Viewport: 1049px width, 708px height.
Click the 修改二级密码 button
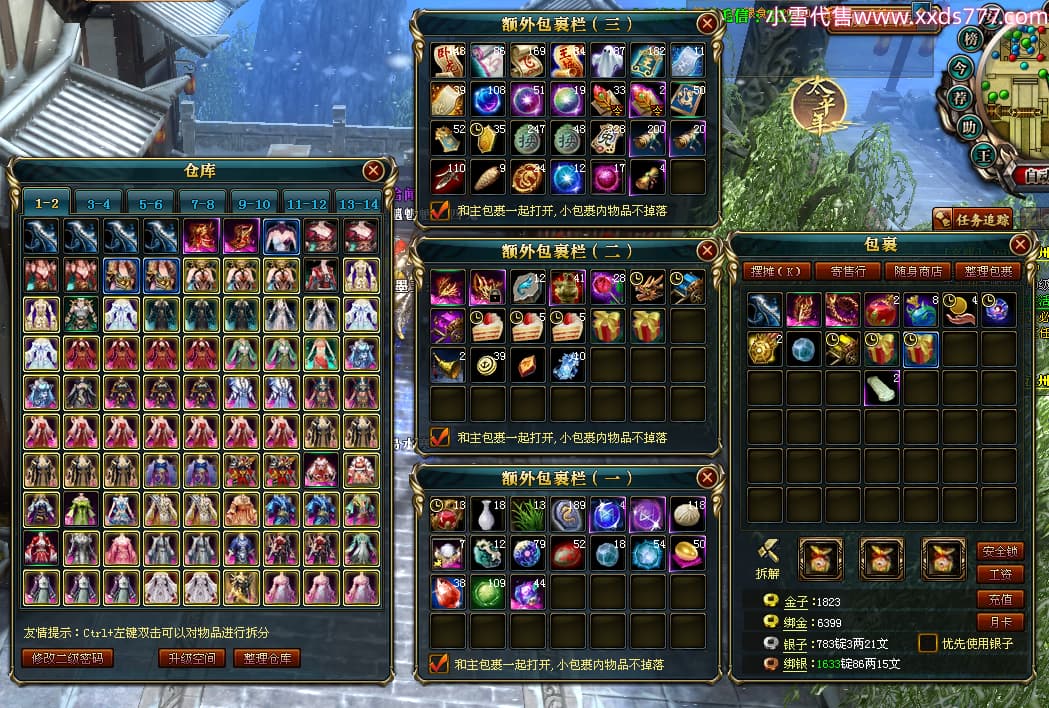point(67,658)
